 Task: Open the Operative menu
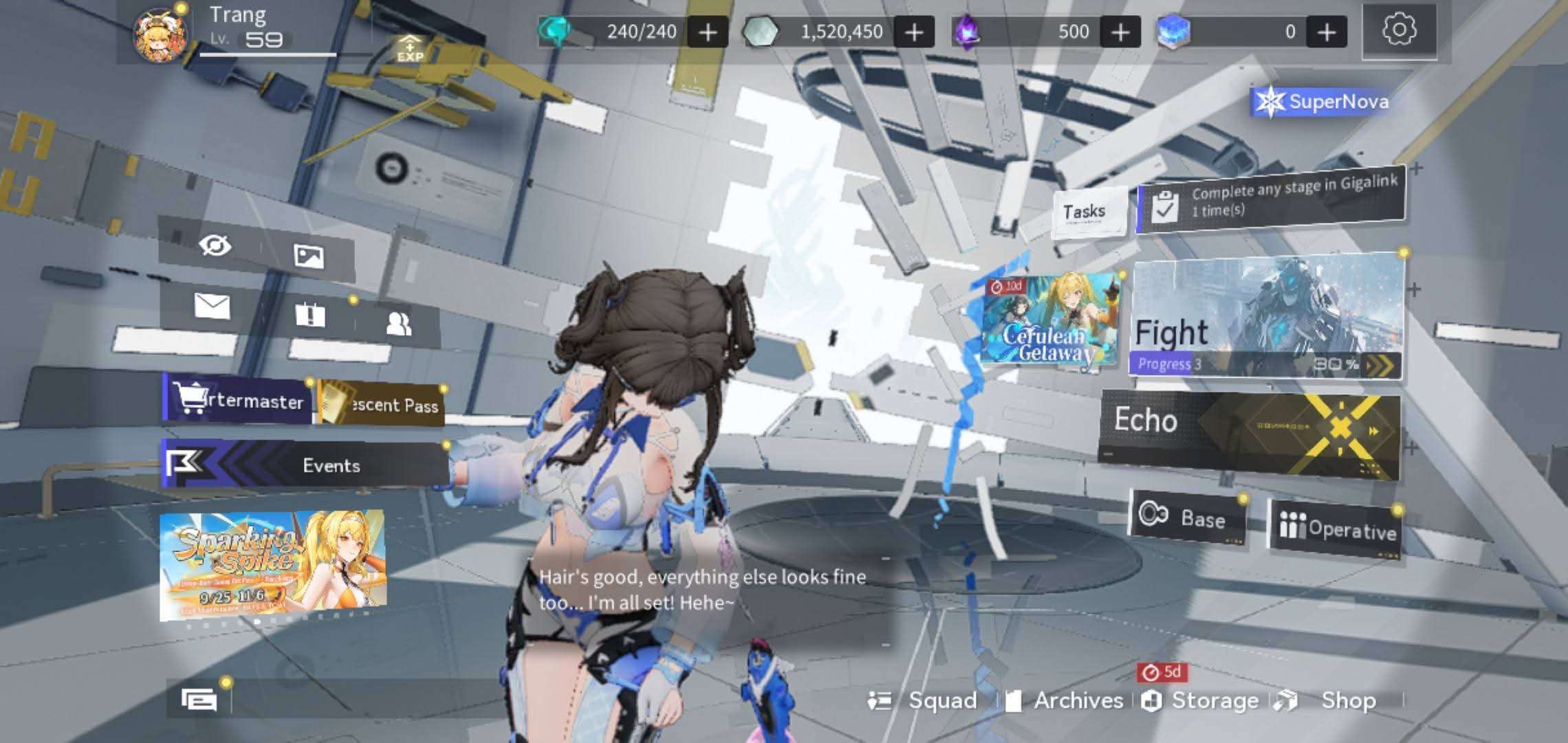tap(1336, 528)
